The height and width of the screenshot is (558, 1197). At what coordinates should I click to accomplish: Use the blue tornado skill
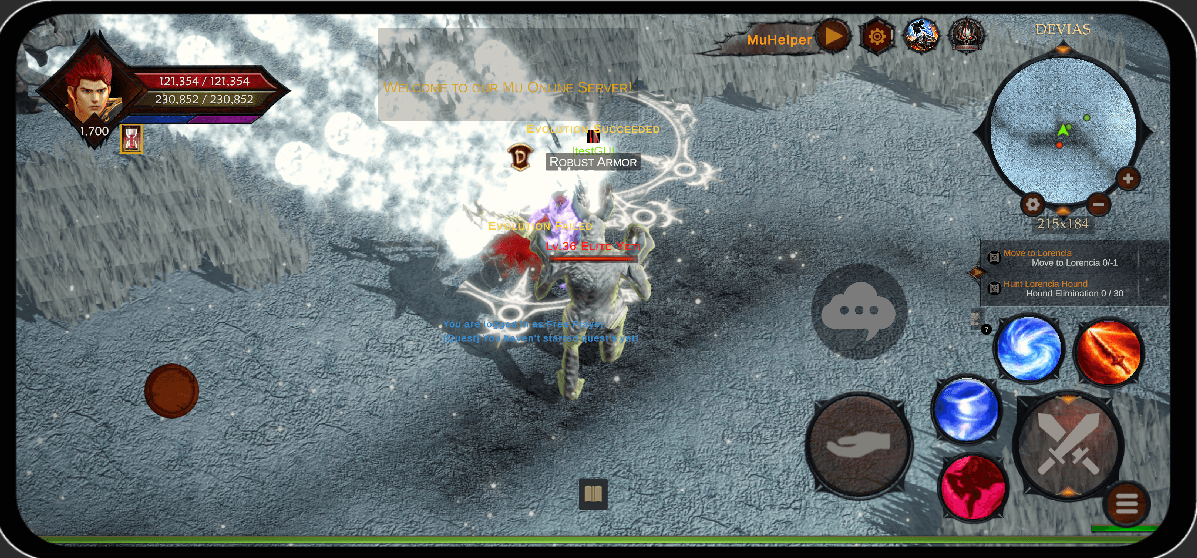(966, 409)
